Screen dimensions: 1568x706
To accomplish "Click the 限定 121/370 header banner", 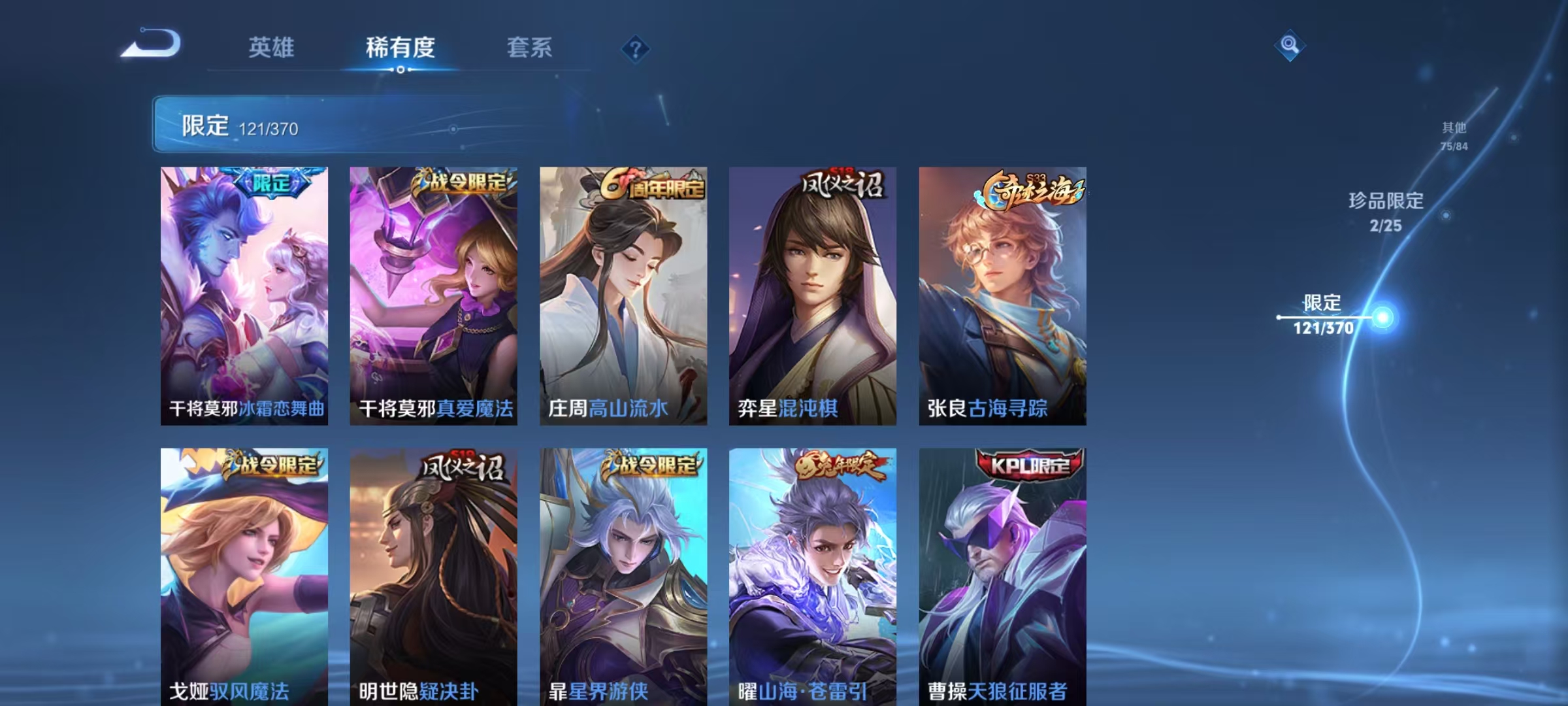I will [327, 125].
